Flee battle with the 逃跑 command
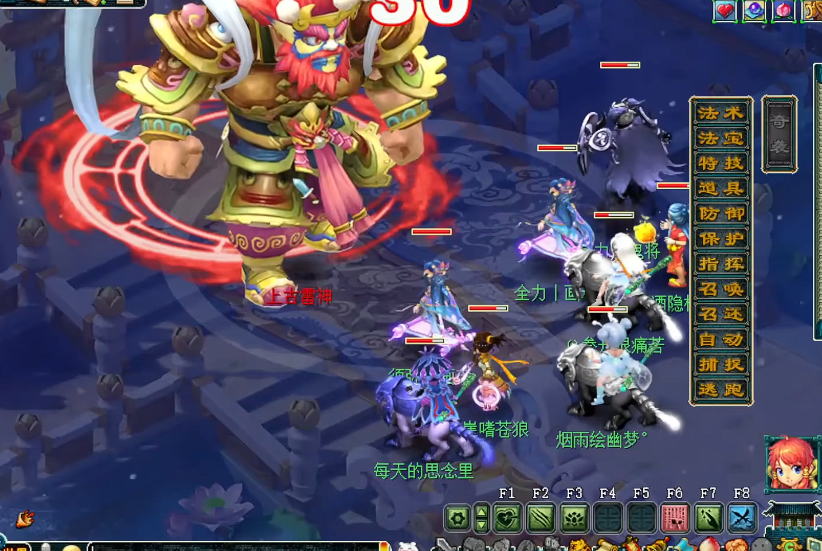Screen dimensions: 822x551 pos(720,390)
